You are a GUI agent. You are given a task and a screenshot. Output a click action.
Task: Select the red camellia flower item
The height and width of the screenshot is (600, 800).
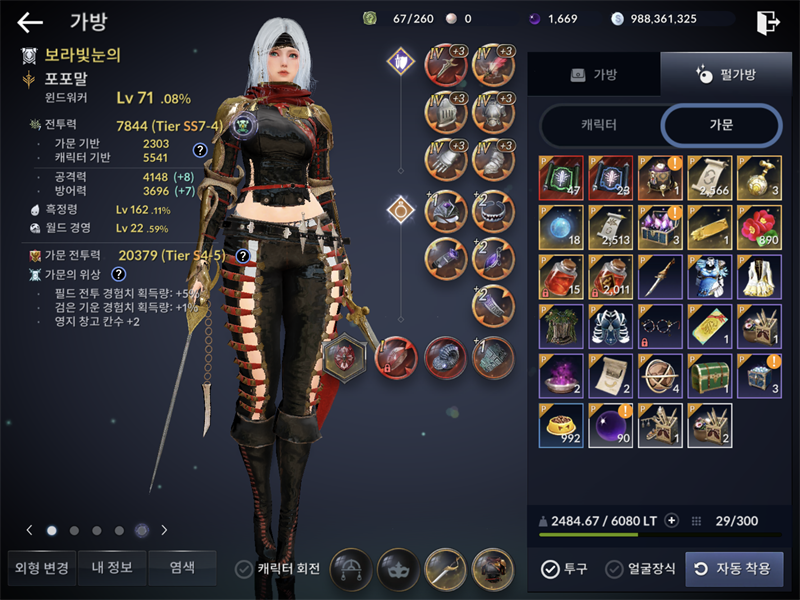point(758,227)
